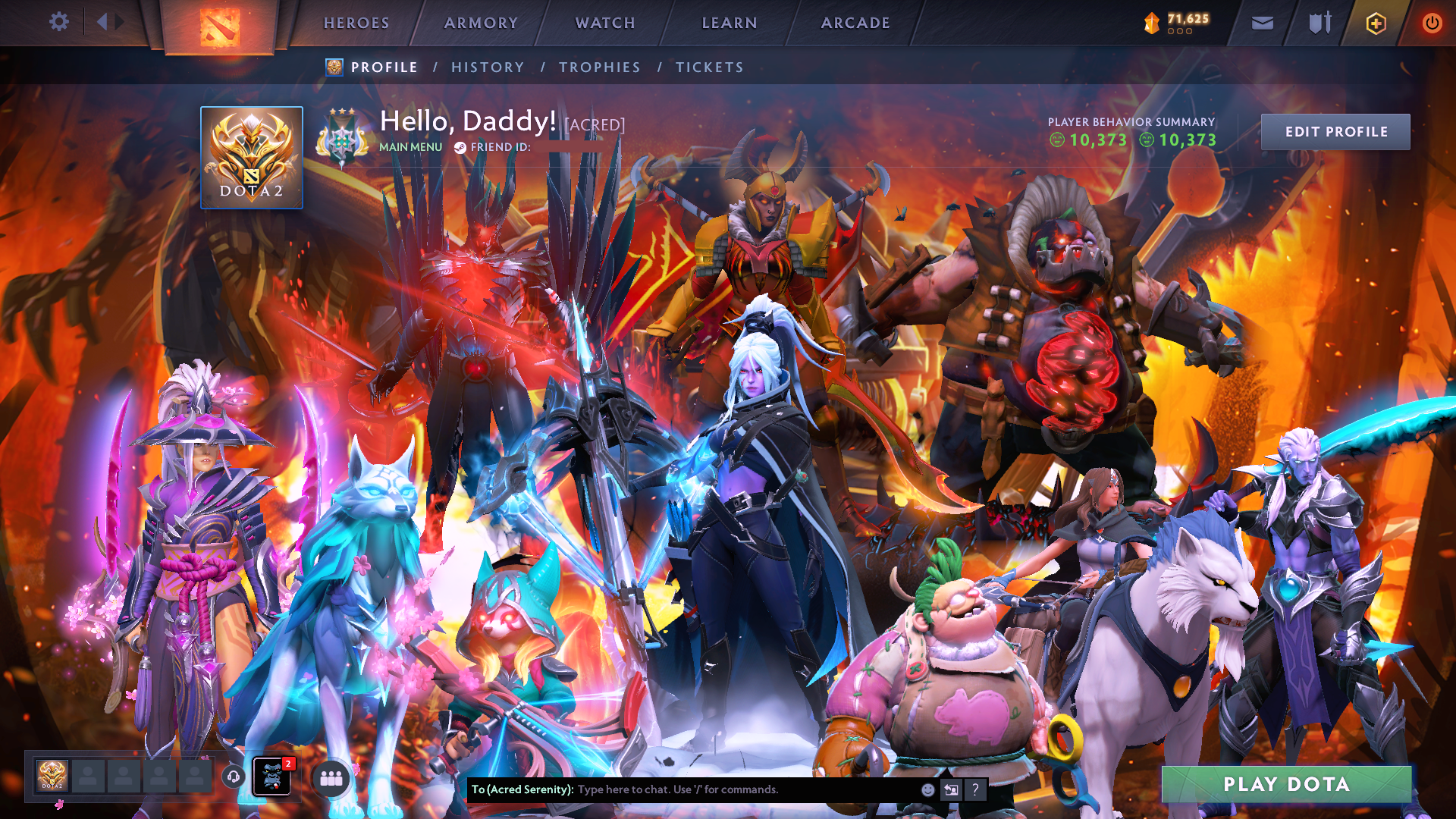Open the mail envelope inbox
The height and width of the screenshot is (819, 1456).
point(1262,24)
